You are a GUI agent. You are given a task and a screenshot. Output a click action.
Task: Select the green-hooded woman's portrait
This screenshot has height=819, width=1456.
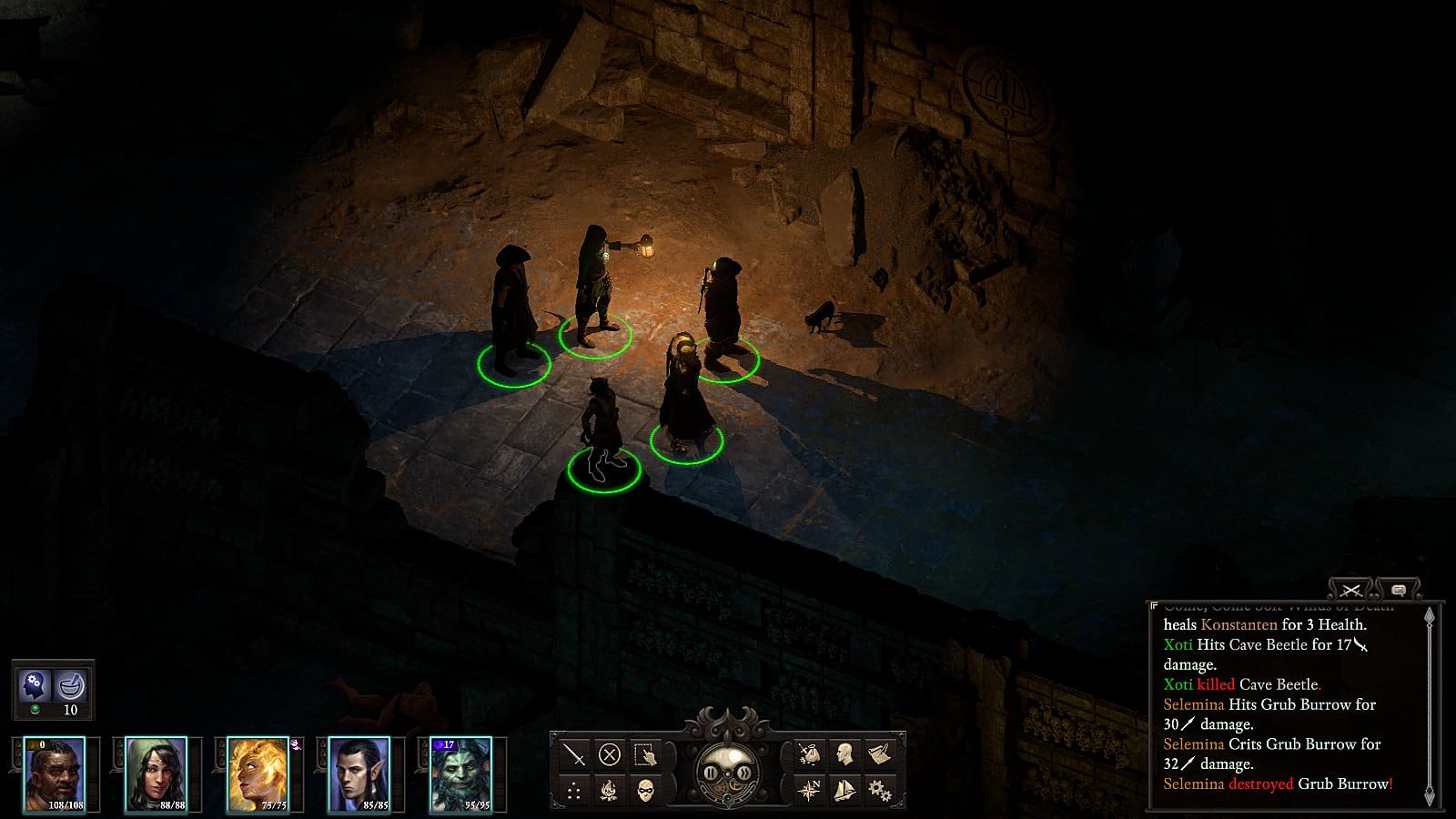[156, 774]
